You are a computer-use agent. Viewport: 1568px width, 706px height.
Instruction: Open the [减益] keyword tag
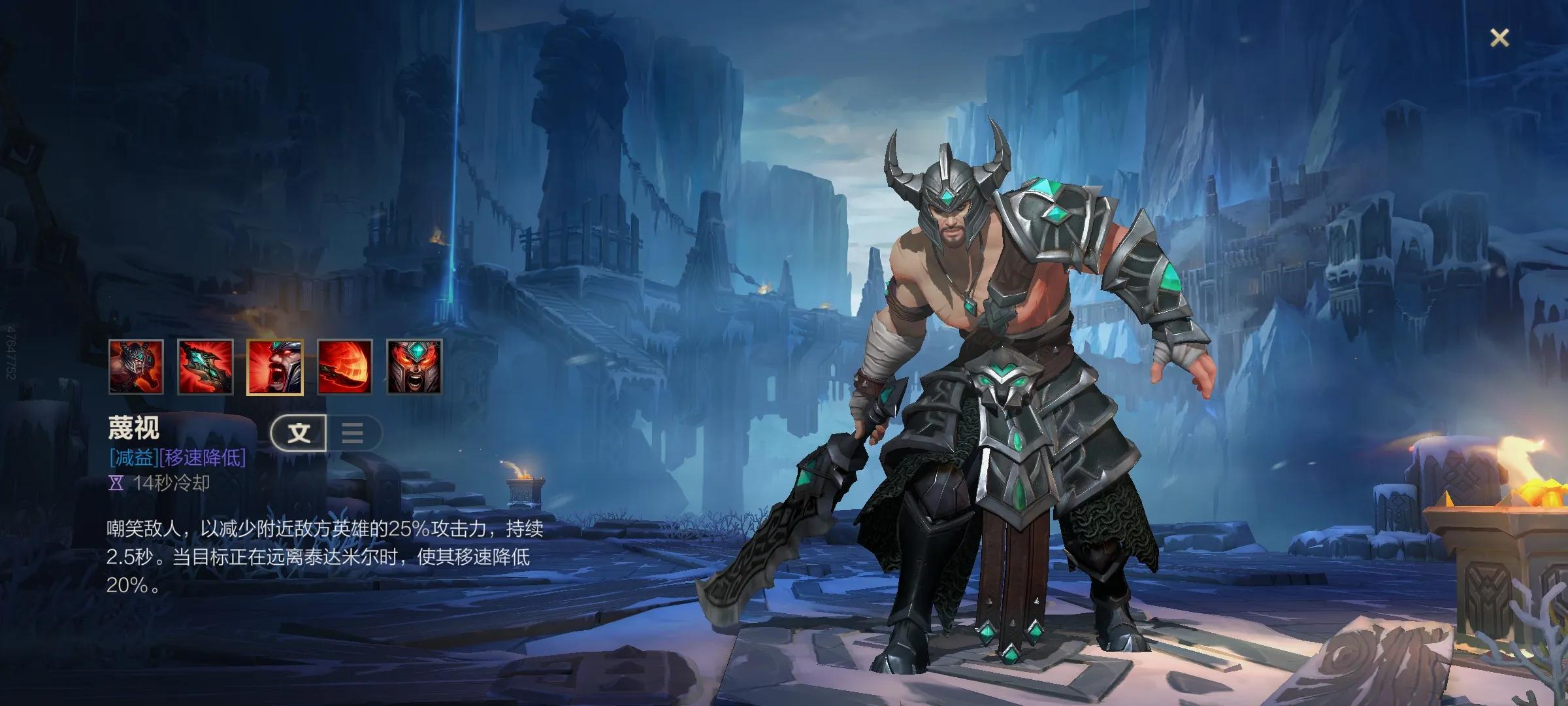(134, 458)
